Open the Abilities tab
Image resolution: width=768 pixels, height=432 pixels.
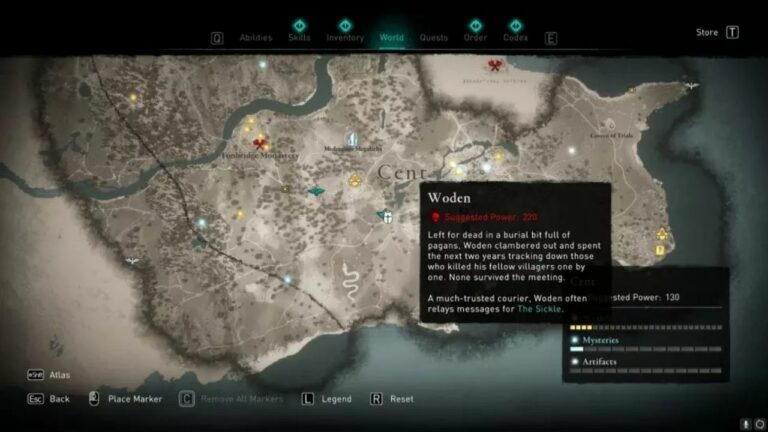pos(256,38)
